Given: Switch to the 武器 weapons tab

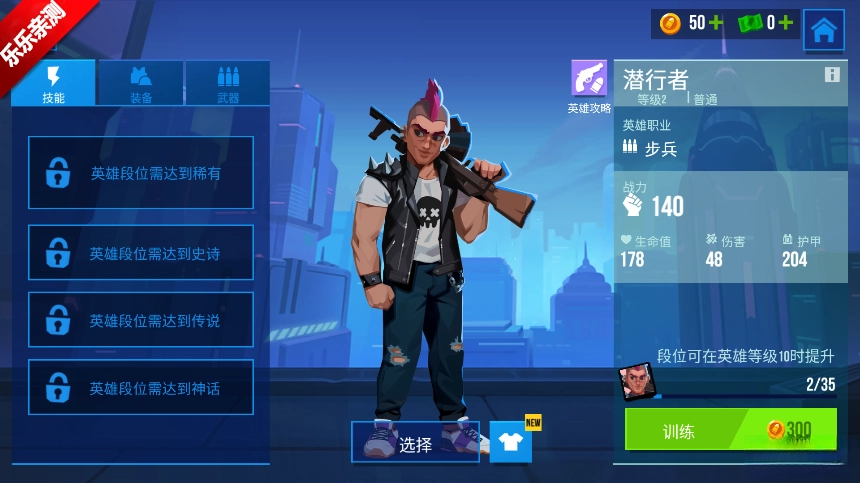Looking at the screenshot, I should (x=228, y=83).
